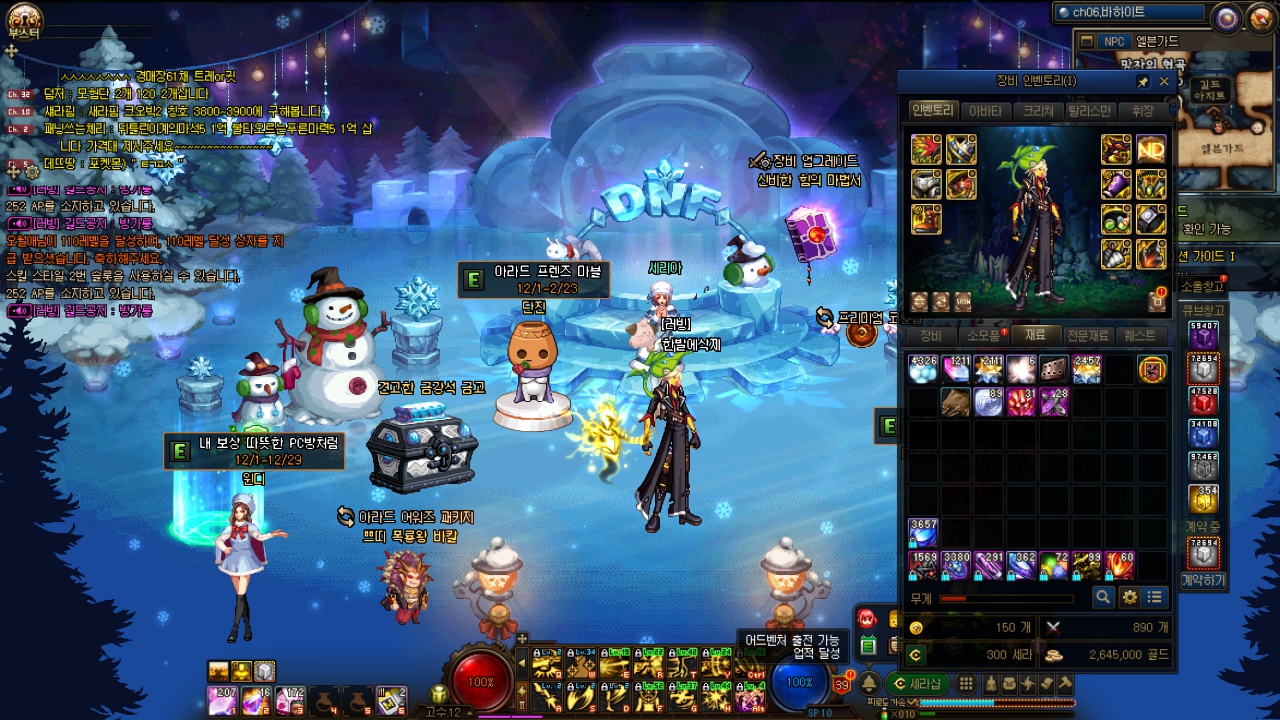Viewport: 1280px width, 720px height.
Task: View the 퀘스트 item tab
Action: [1140, 336]
